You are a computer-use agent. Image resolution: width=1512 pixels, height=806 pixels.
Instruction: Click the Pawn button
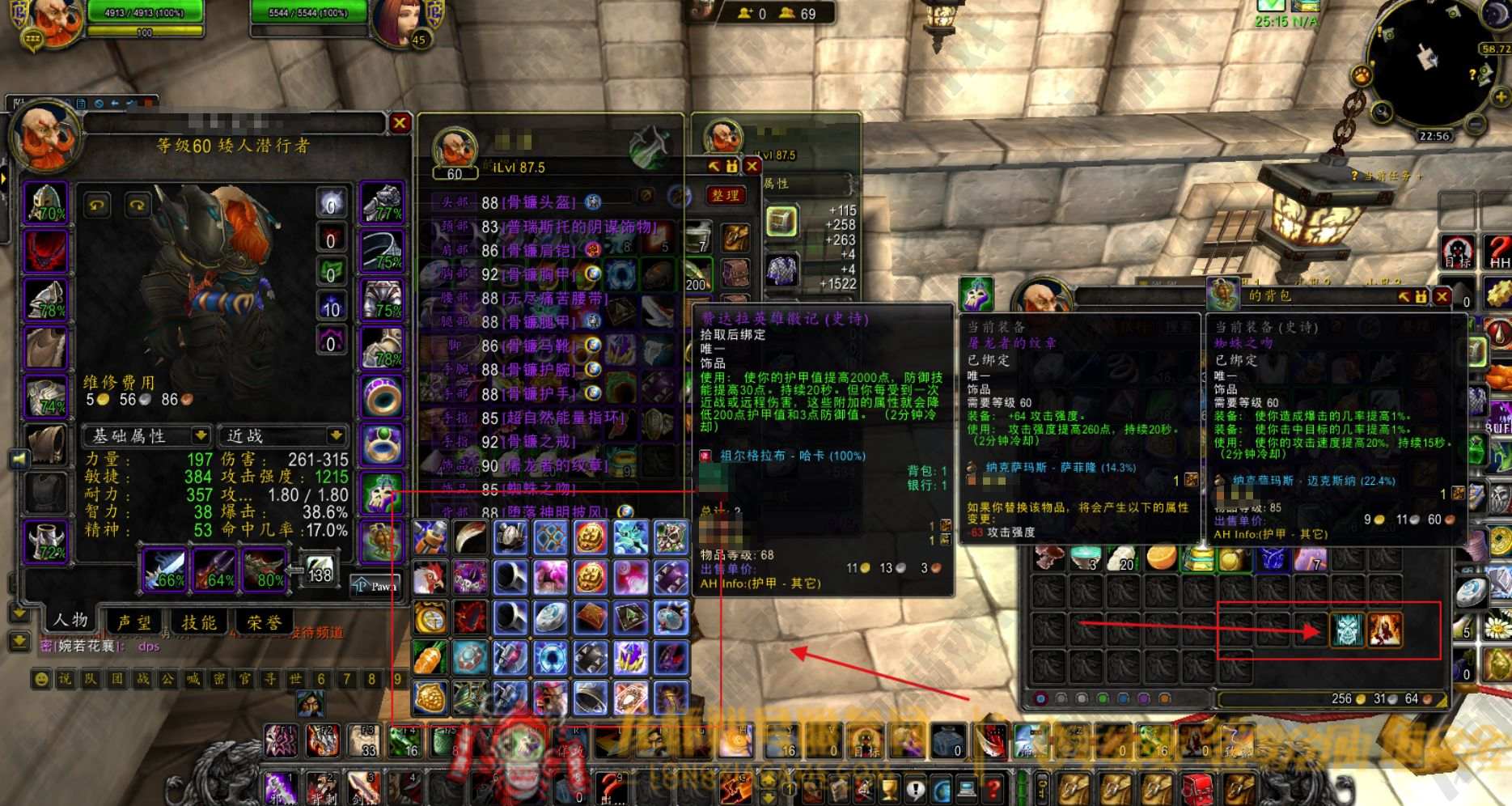[376, 586]
